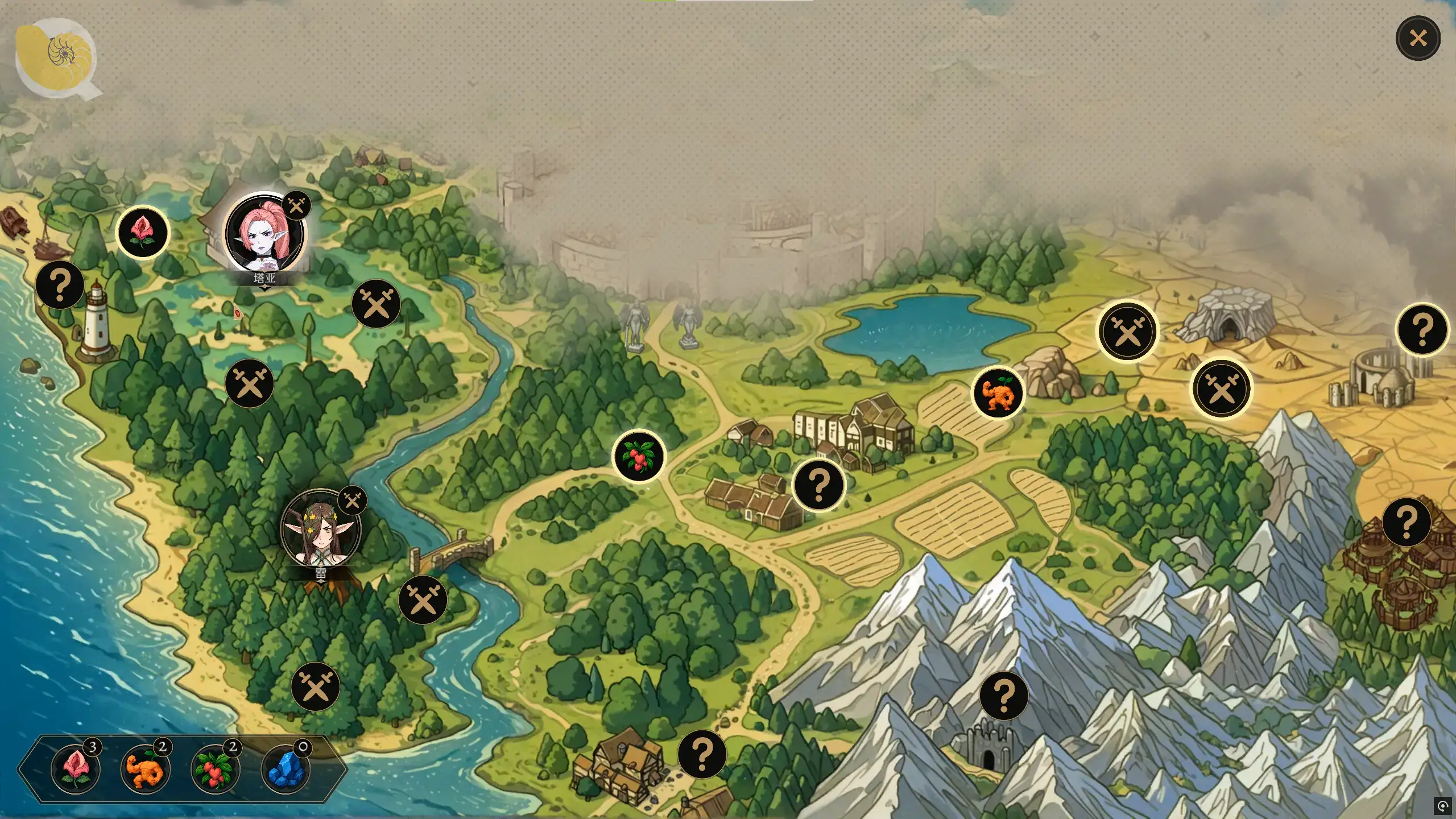
Task: Select the blue crystal resource in the tray
Action: coord(286,769)
